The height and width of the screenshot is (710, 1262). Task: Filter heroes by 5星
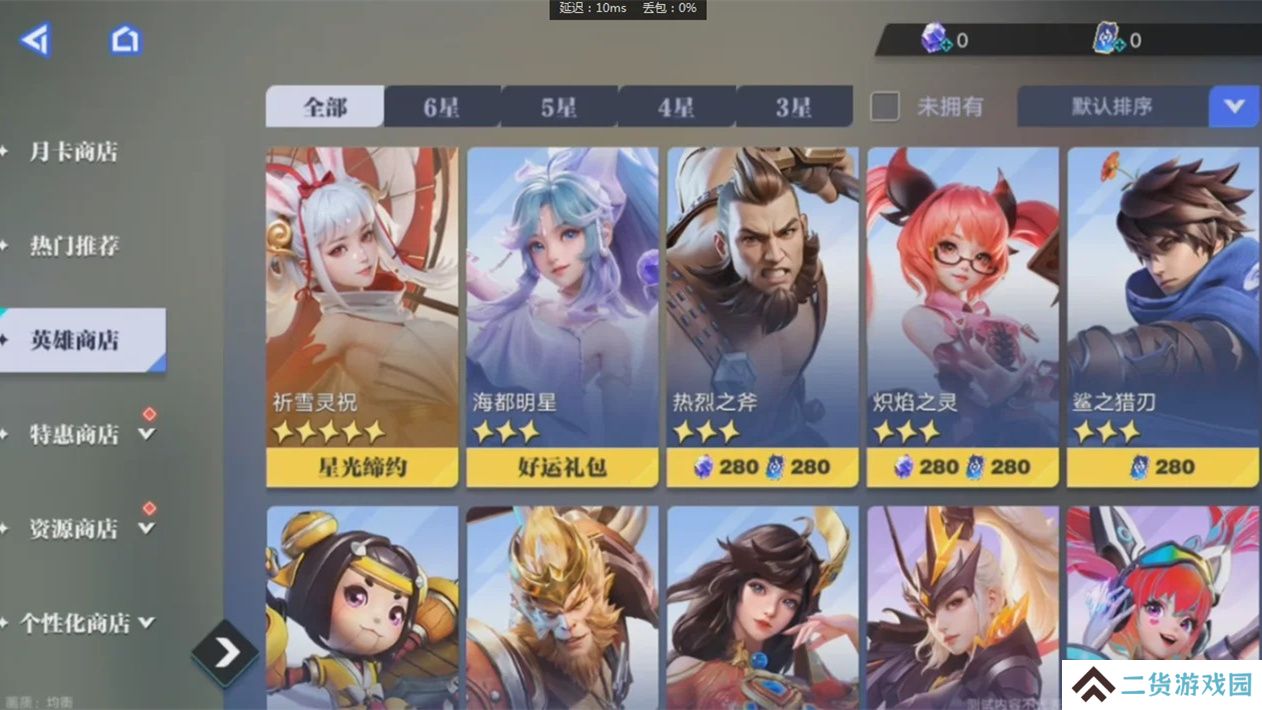[559, 107]
